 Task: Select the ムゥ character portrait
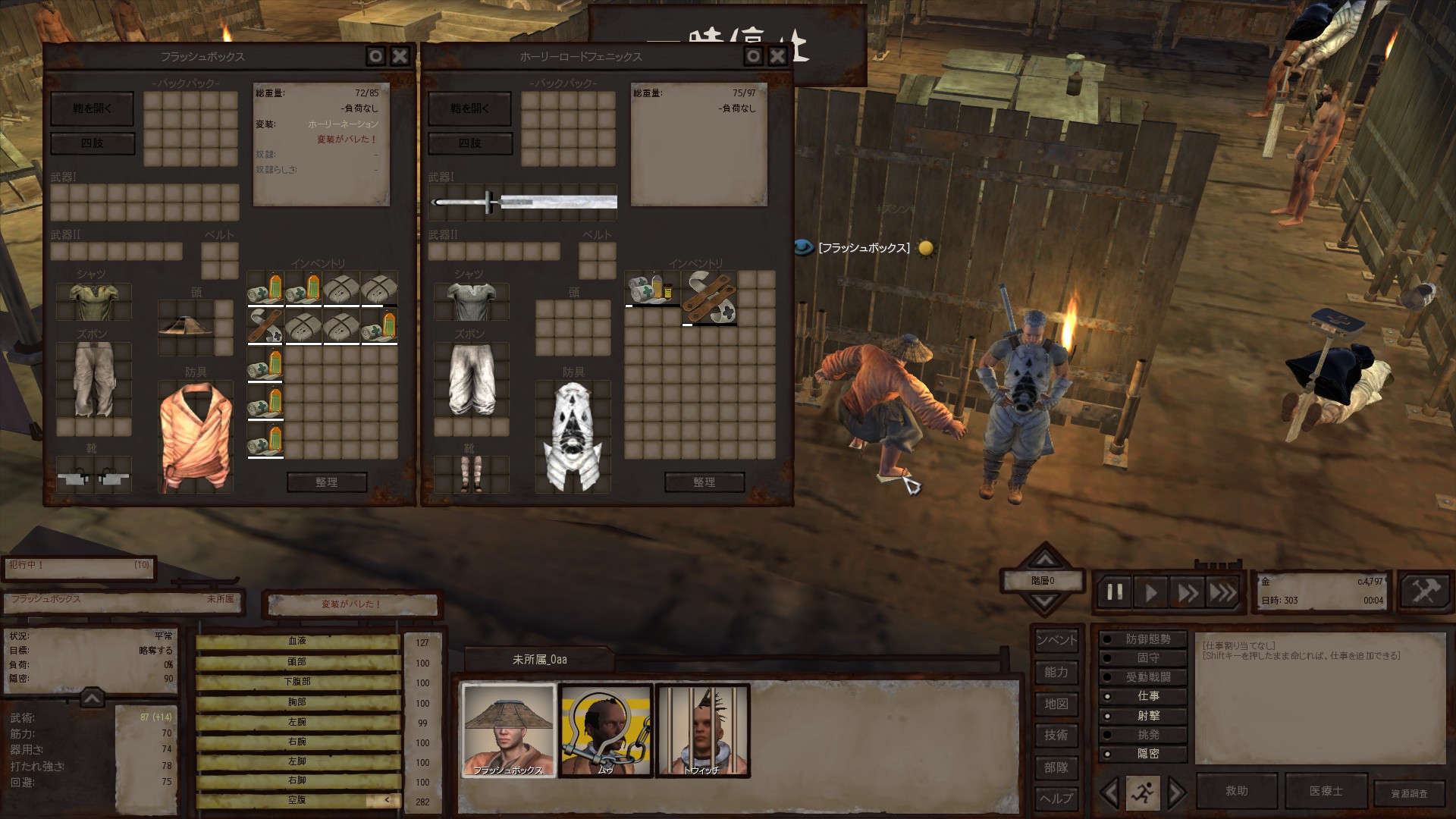[605, 730]
